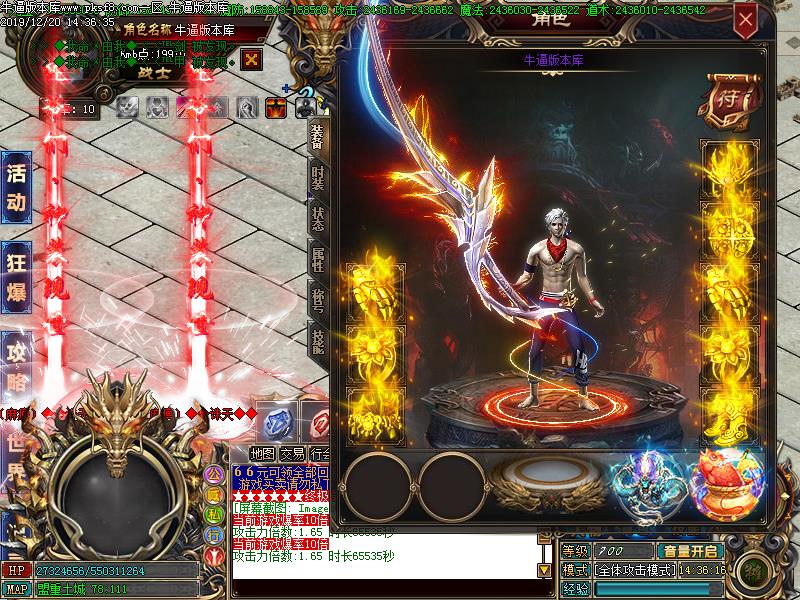
Task: Select the 状态 status tab
Action: tap(317, 221)
